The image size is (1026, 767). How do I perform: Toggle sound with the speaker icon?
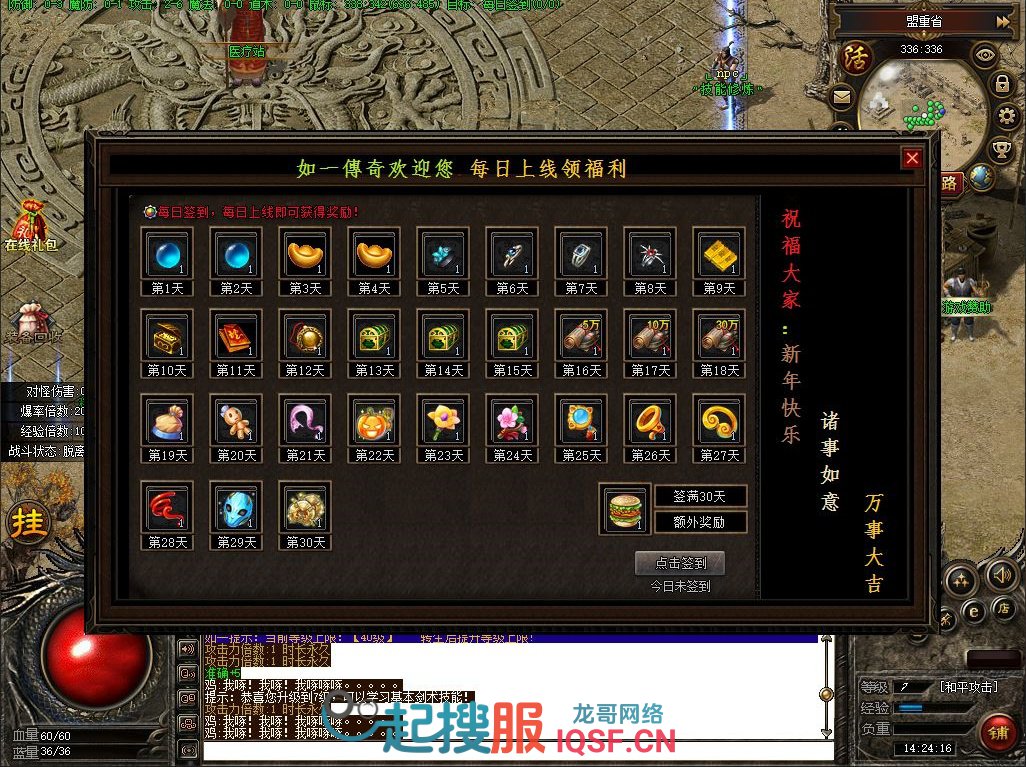tap(1001, 575)
